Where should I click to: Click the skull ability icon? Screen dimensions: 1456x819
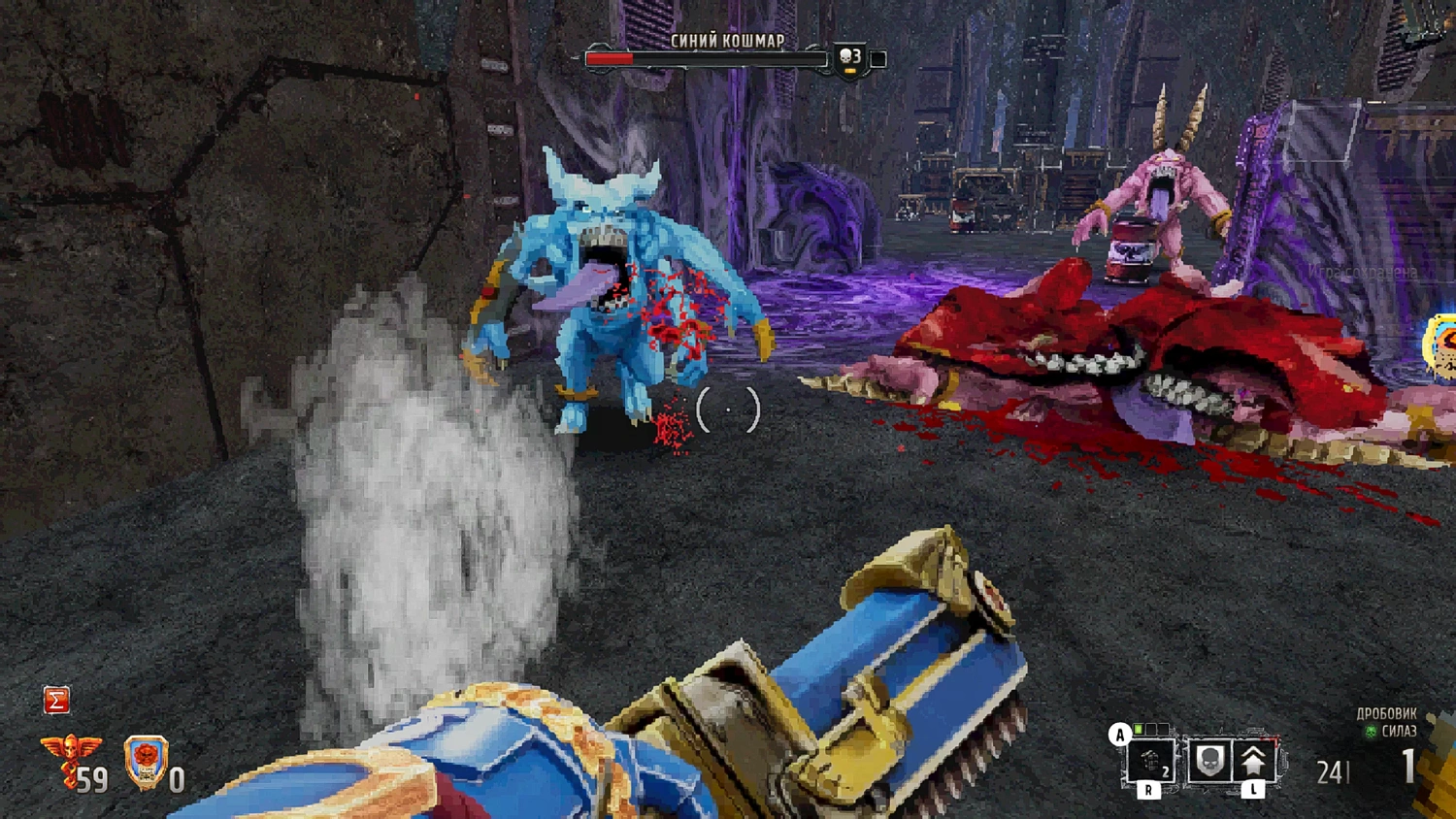coord(1208,759)
